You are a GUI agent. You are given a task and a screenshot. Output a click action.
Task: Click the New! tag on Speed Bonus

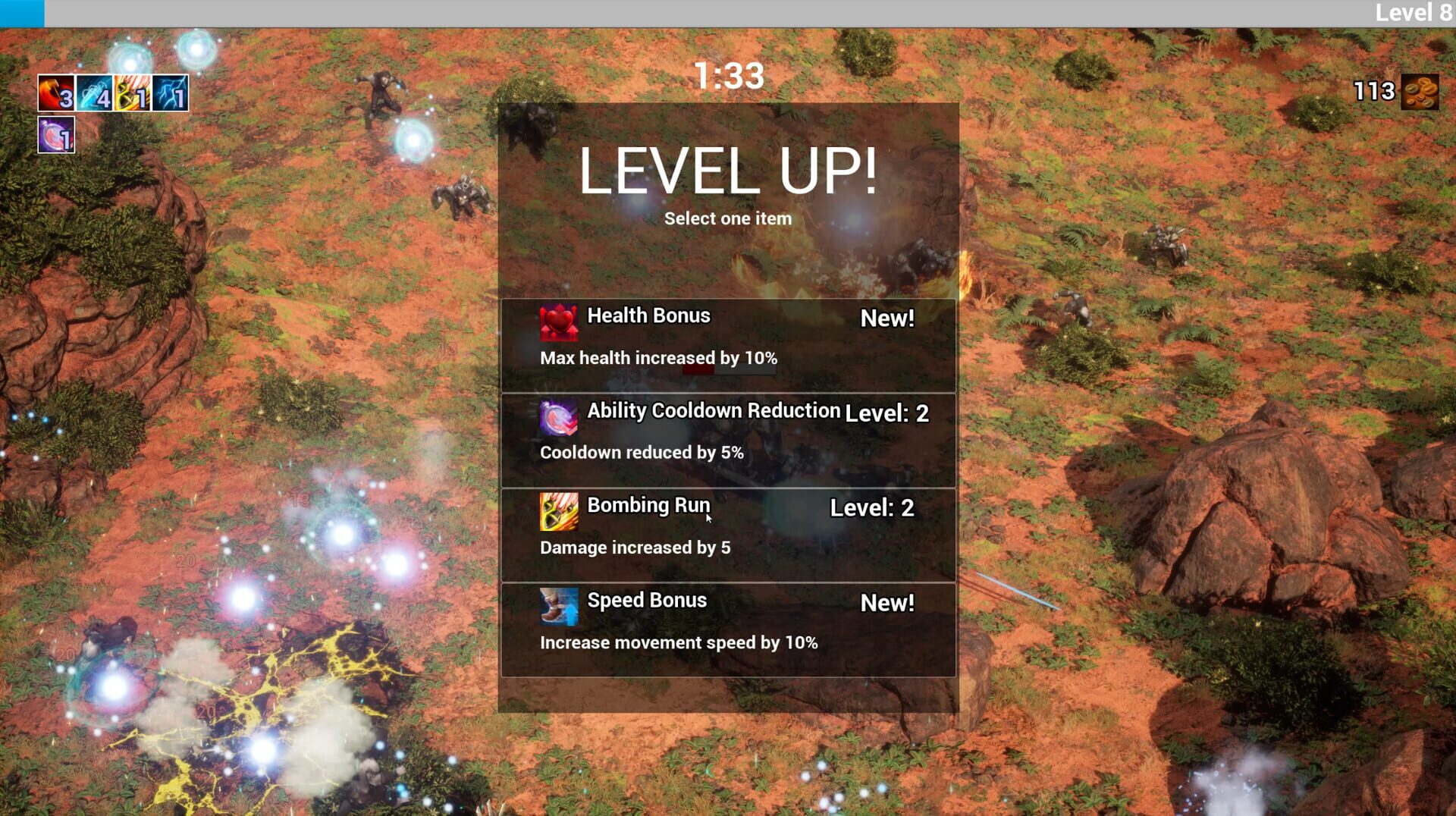coord(887,604)
